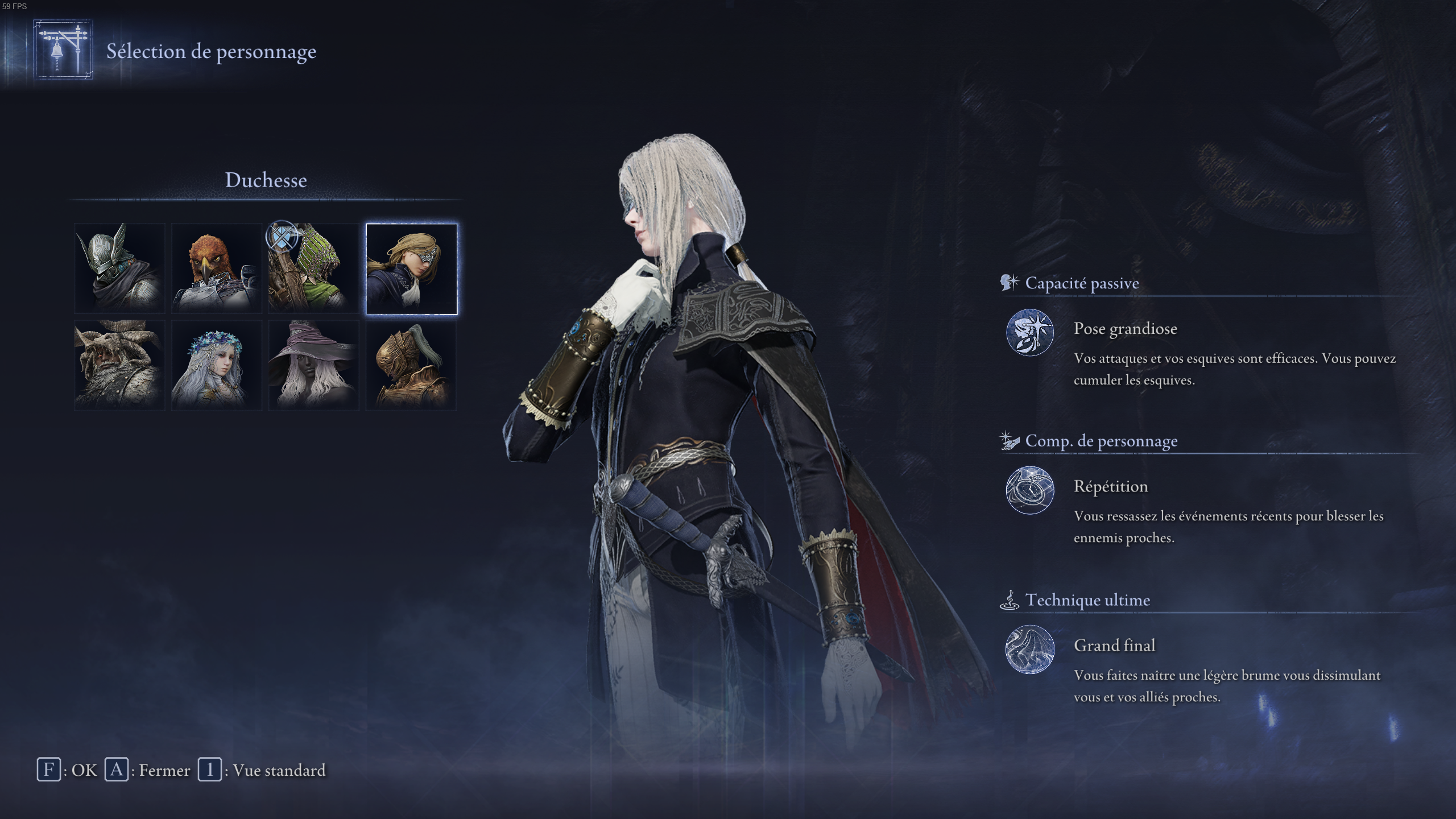This screenshot has height=819, width=1456.
Task: Switch to Vue standard using the 1 prompt
Action: pyautogui.click(x=256, y=771)
